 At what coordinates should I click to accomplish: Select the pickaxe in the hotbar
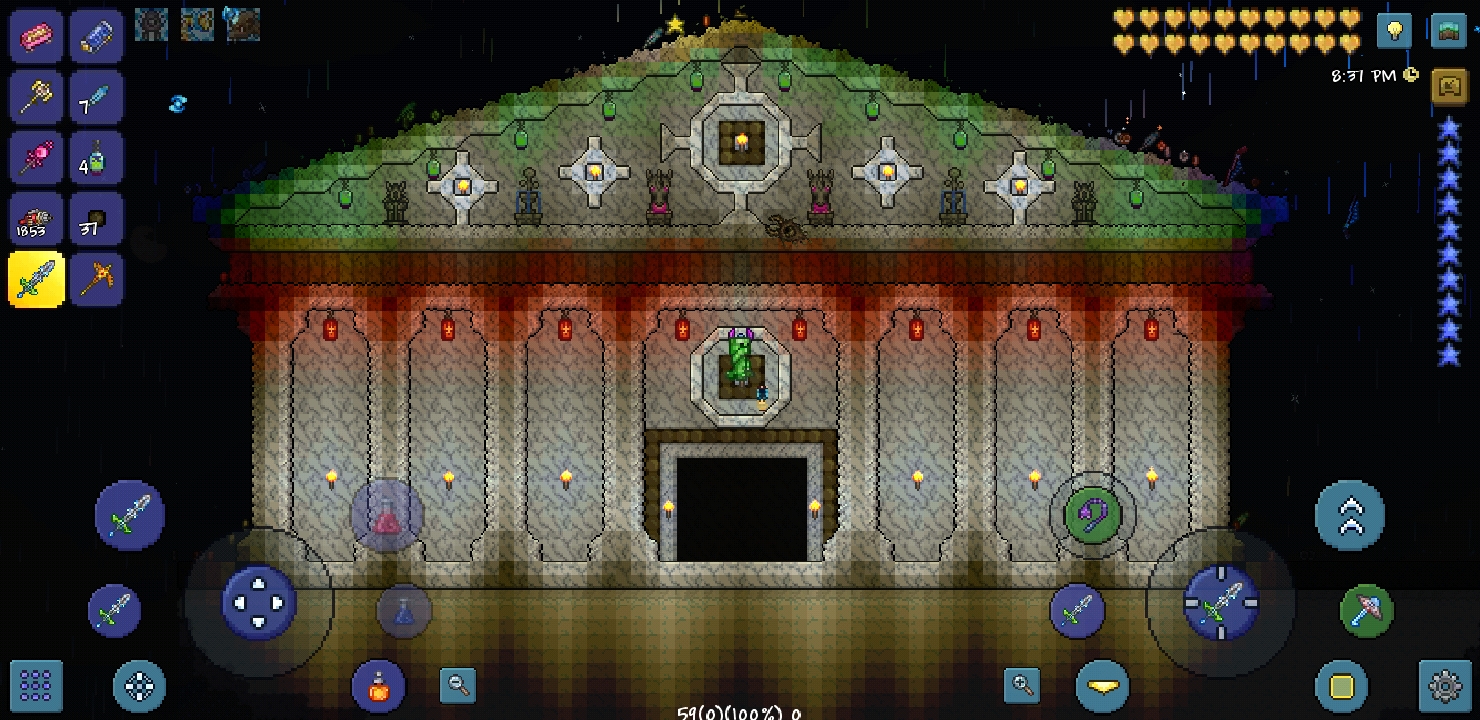[x=97, y=280]
